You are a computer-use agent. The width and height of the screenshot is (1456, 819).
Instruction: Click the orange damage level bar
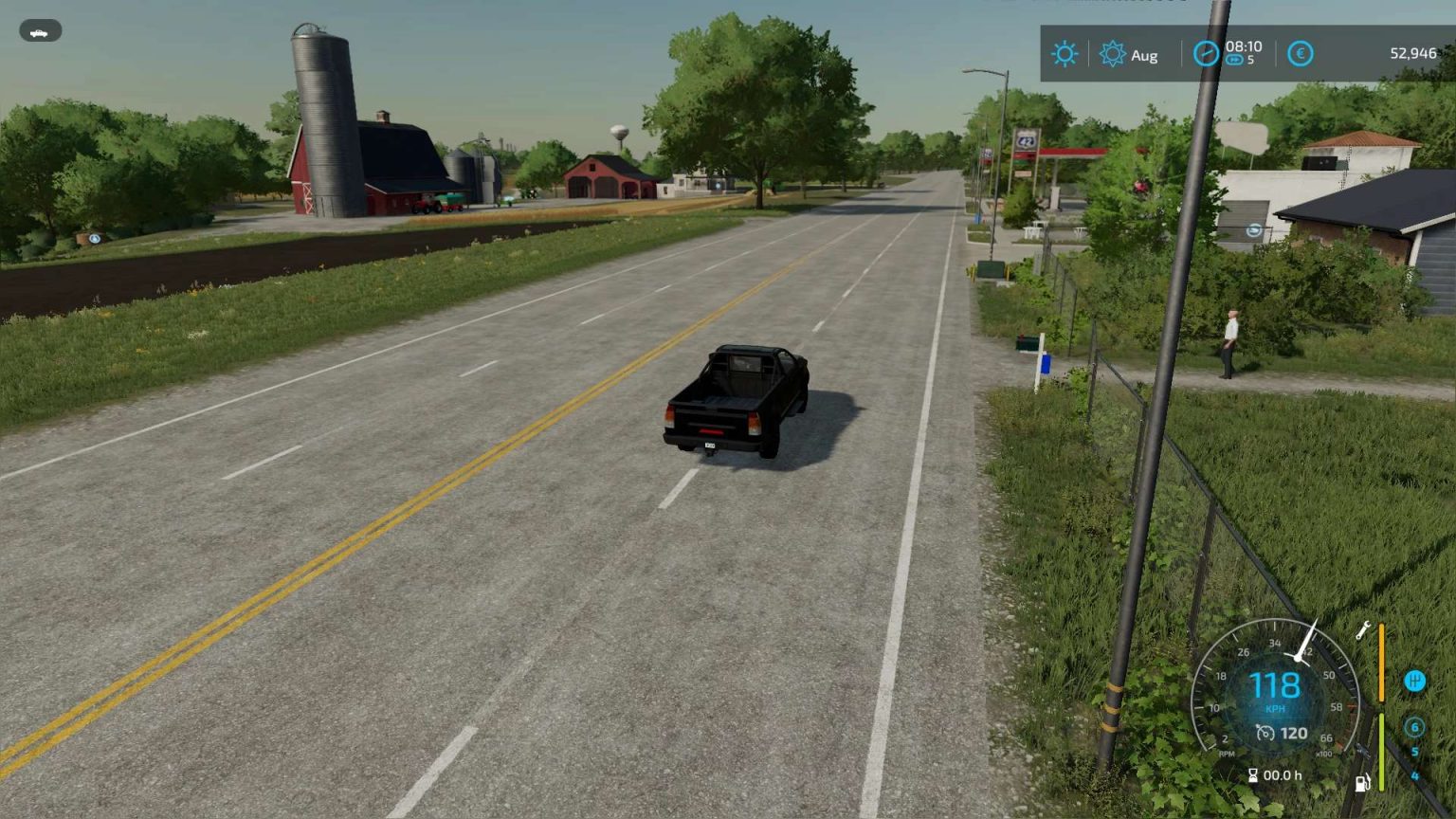(1381, 662)
